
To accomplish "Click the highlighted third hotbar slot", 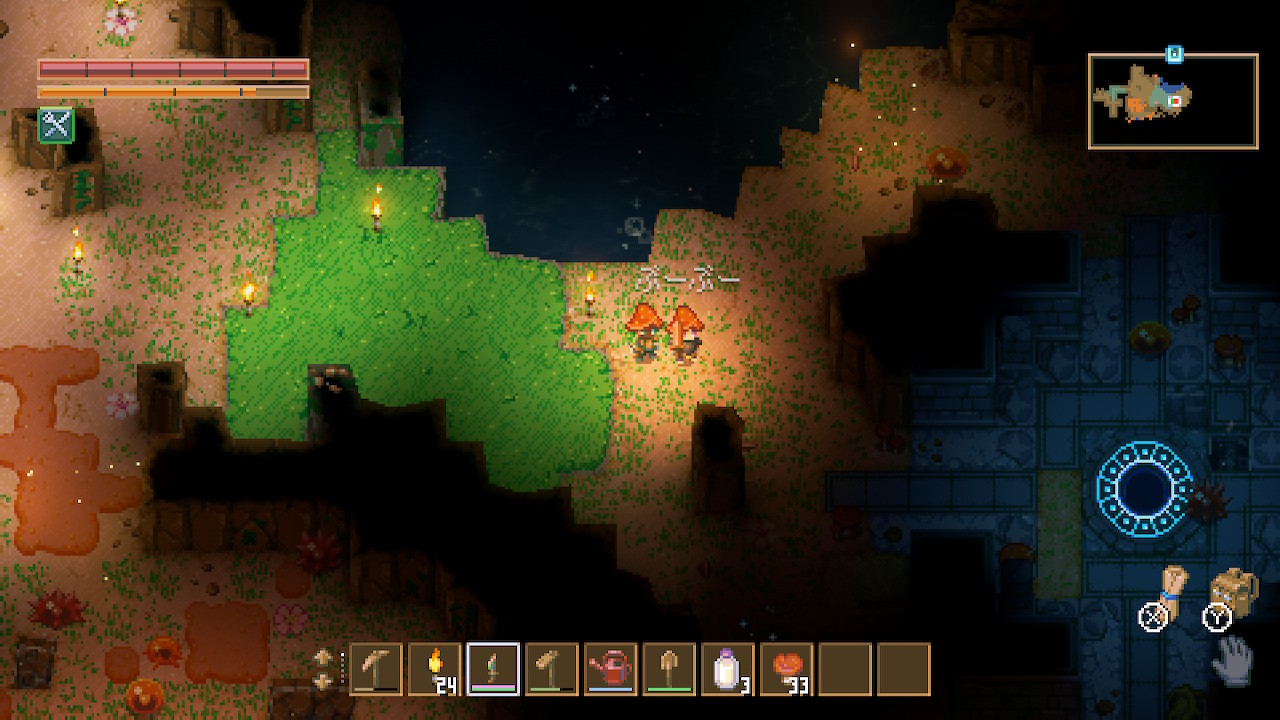I will pyautogui.click(x=493, y=669).
